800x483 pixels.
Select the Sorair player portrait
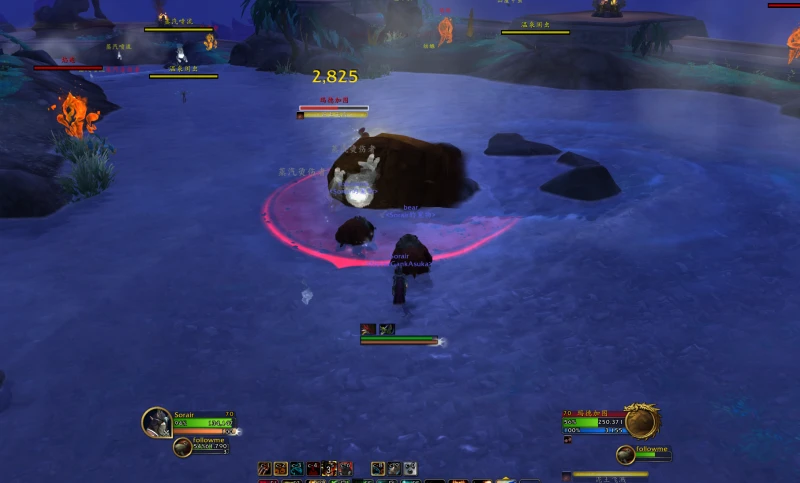[x=156, y=422]
